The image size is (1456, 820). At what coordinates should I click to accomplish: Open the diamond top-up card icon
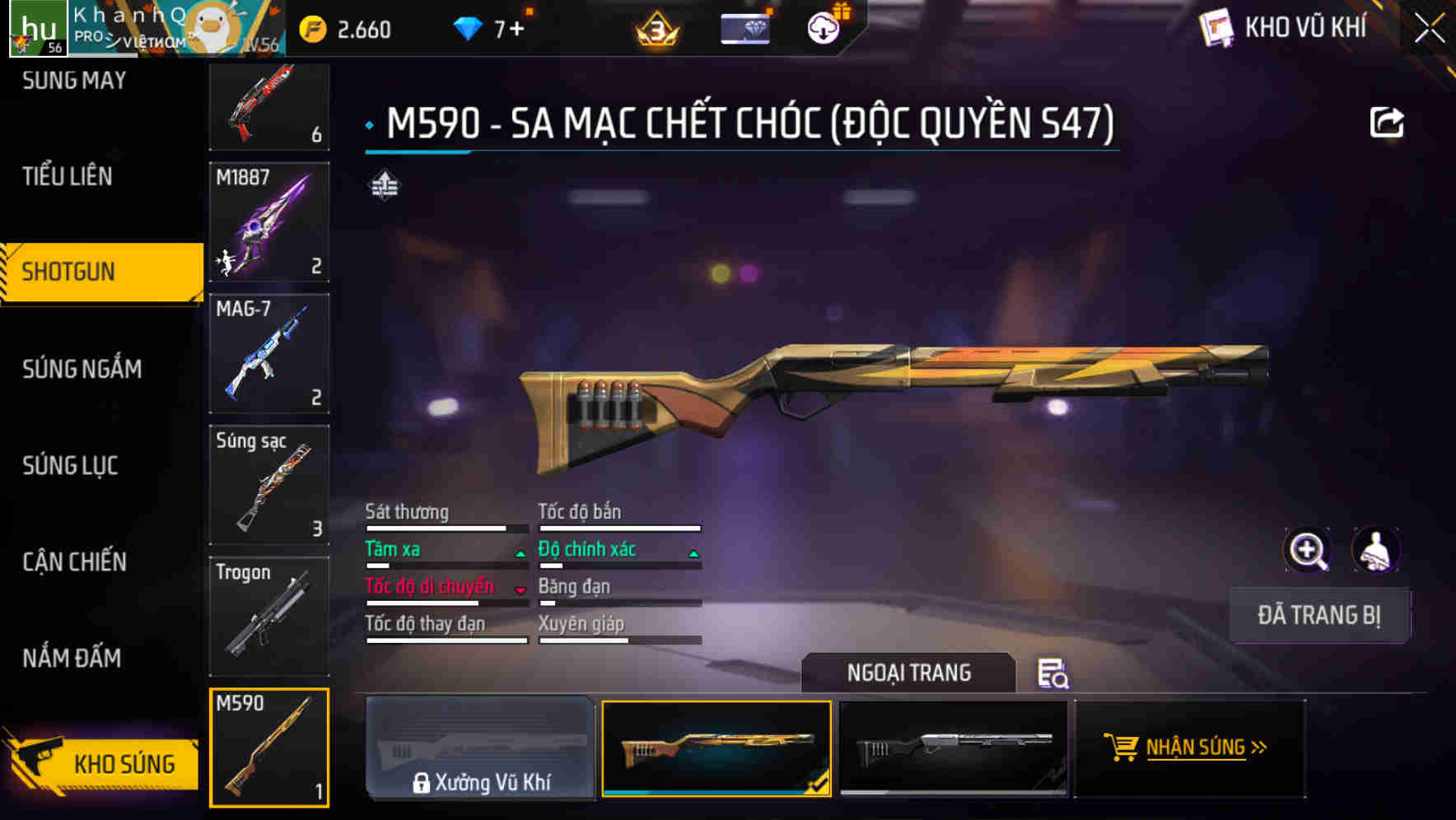(744, 27)
